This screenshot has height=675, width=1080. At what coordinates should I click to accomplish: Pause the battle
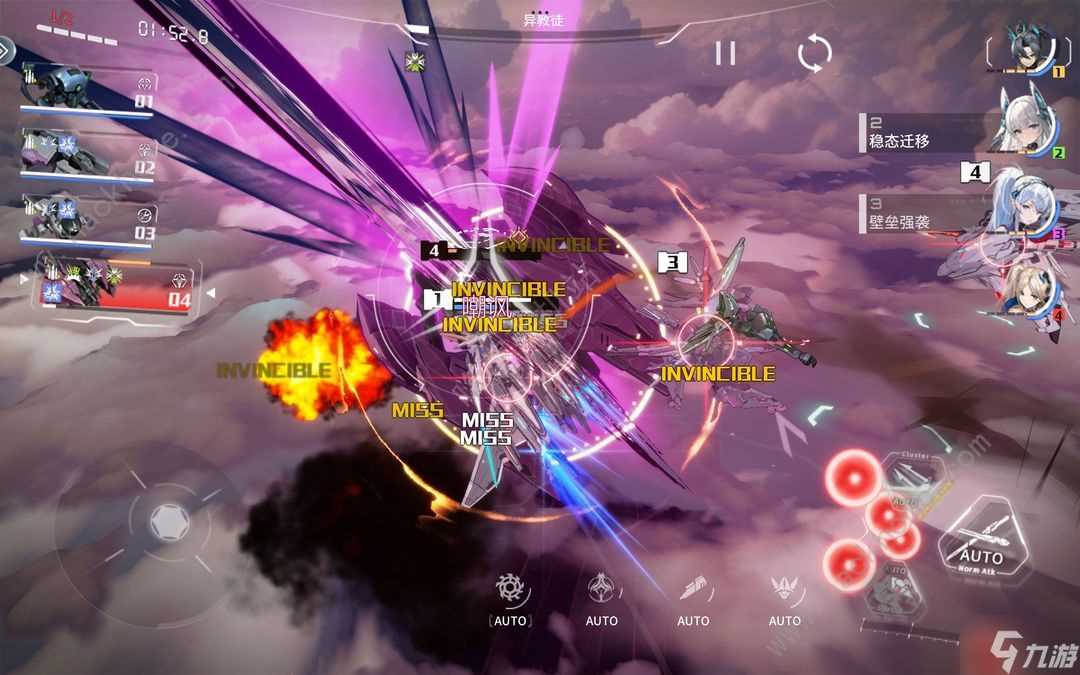(x=725, y=53)
